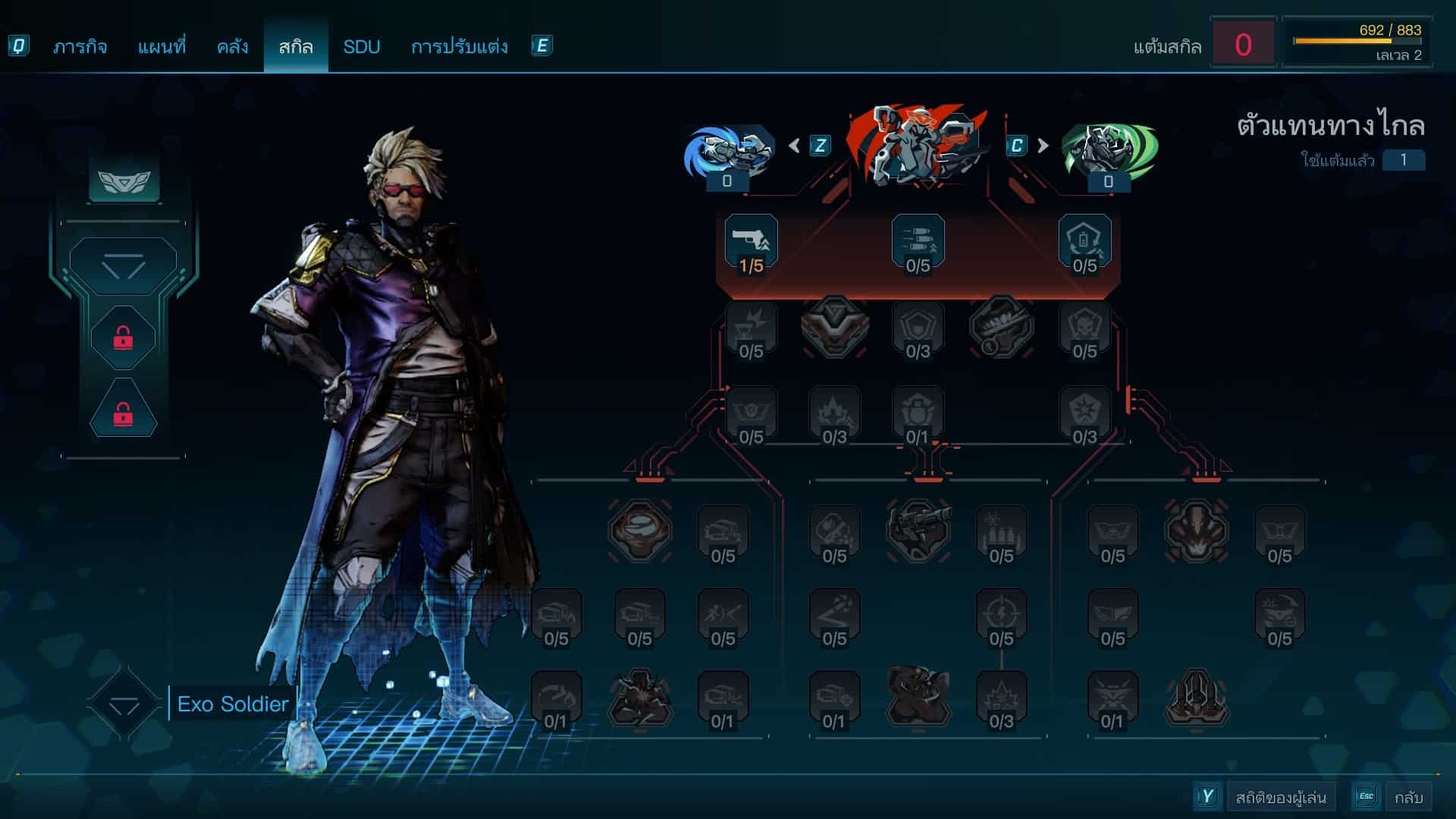Viewport: 1456px width, 819px height.
Task: Open the คลัง inventory tab
Action: [x=232, y=47]
